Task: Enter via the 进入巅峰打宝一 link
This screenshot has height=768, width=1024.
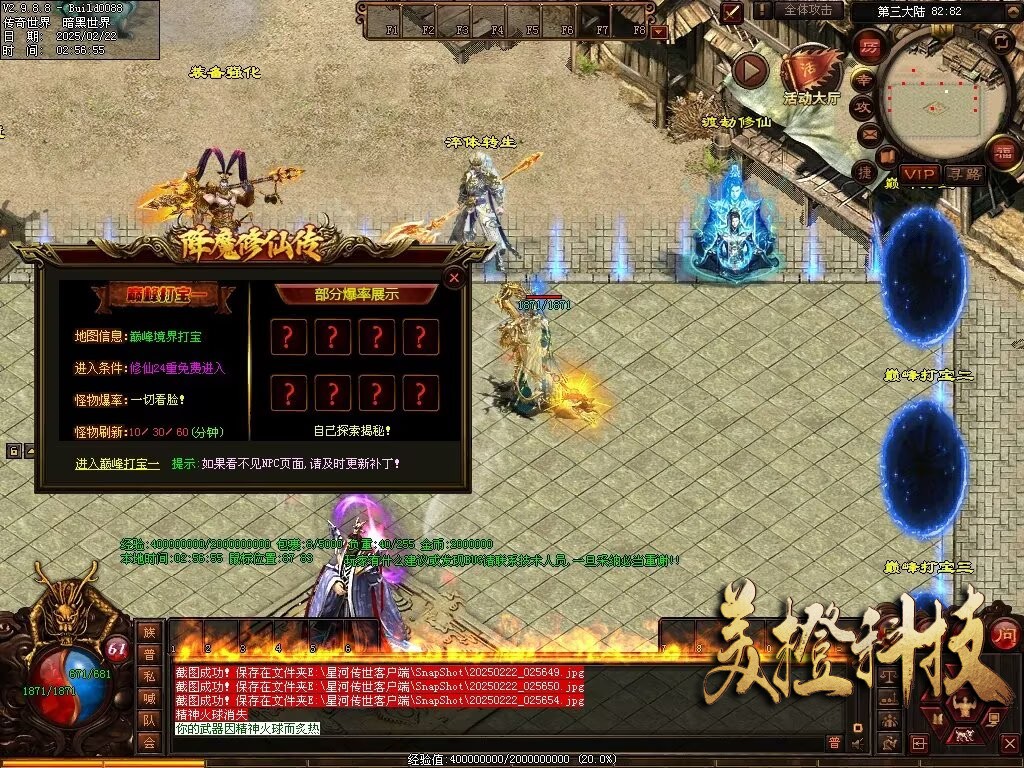Action: (117, 464)
